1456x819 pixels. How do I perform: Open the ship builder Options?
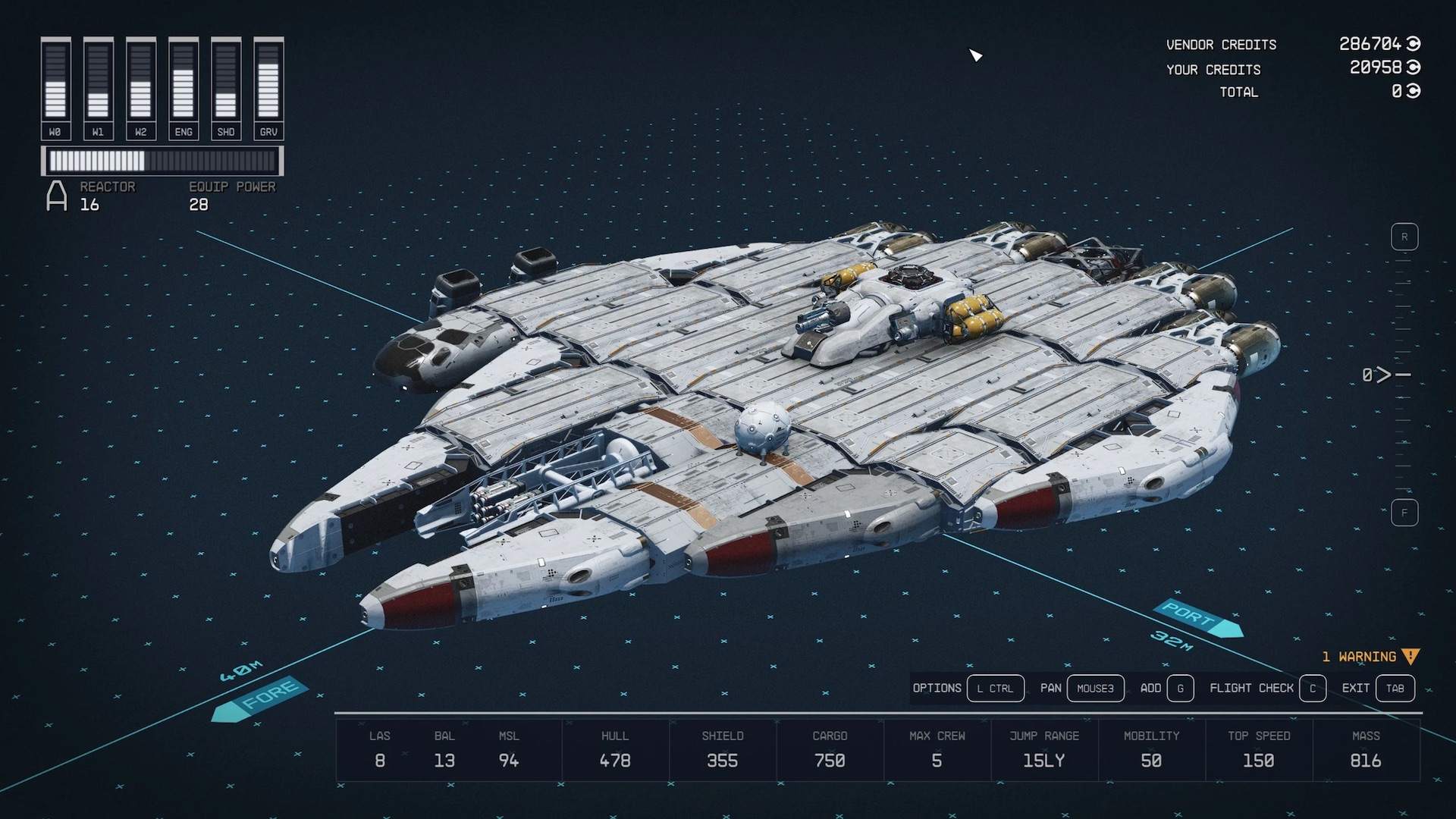(995, 689)
